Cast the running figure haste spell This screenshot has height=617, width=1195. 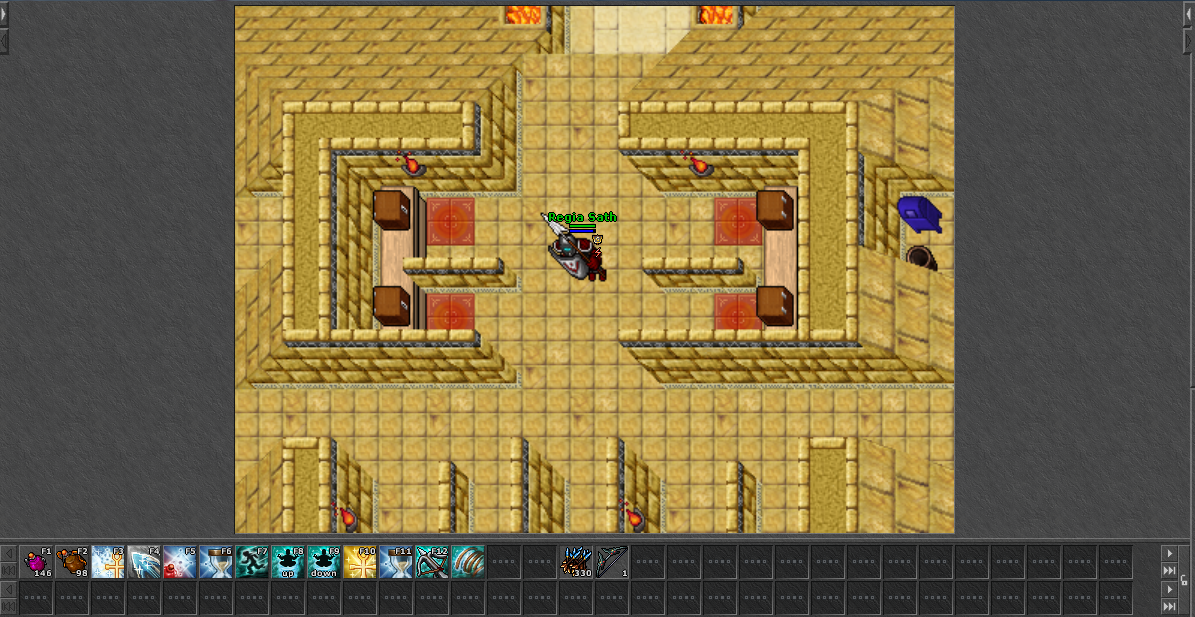(x=253, y=562)
